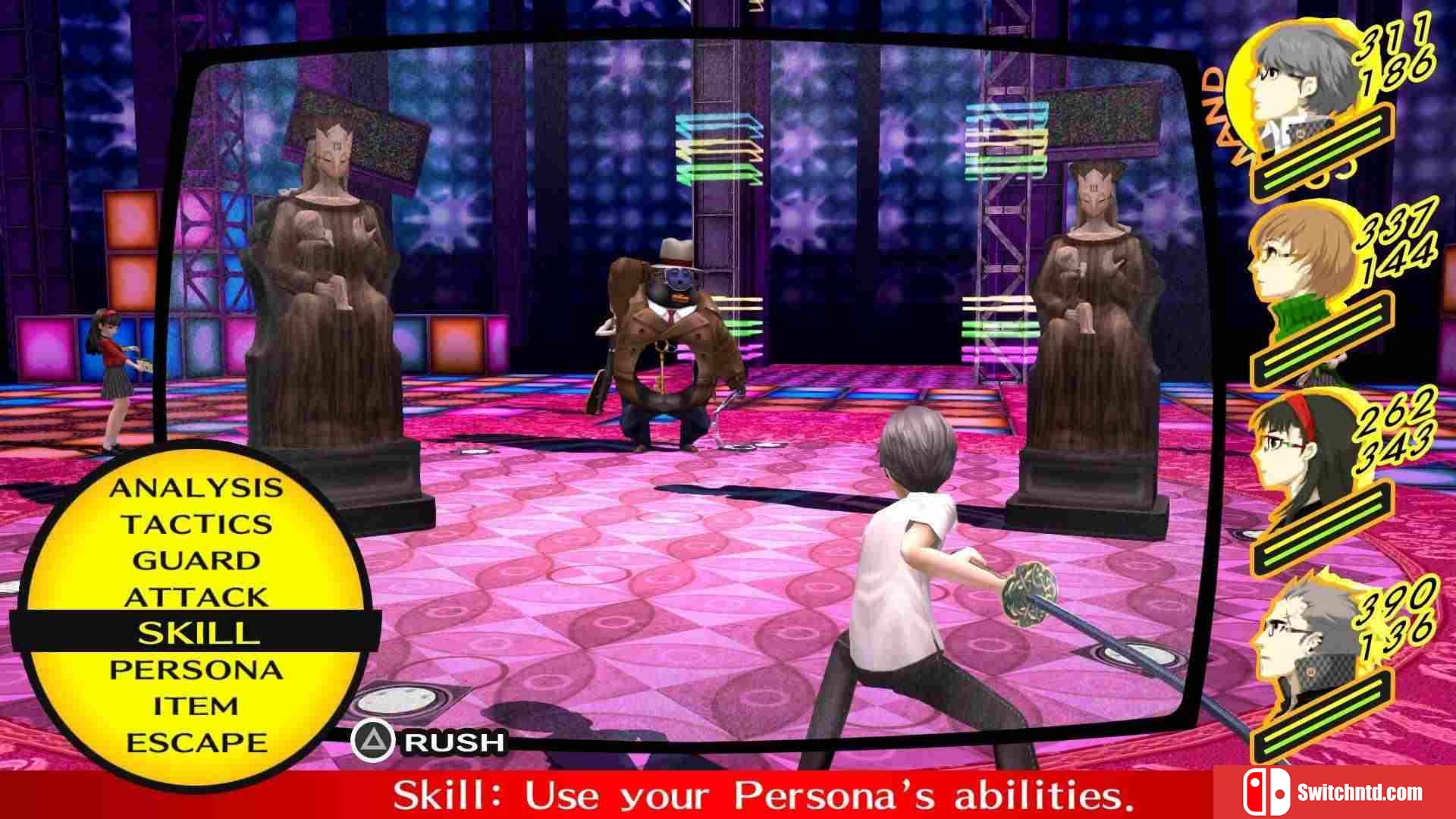Open the highlighted Skill command
Image resolution: width=1456 pixels, height=819 pixels.
click(196, 632)
